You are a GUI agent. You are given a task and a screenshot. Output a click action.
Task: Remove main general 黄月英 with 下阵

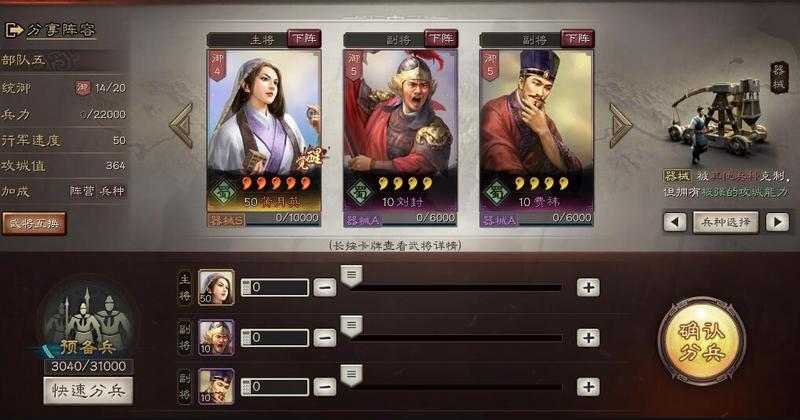click(304, 39)
